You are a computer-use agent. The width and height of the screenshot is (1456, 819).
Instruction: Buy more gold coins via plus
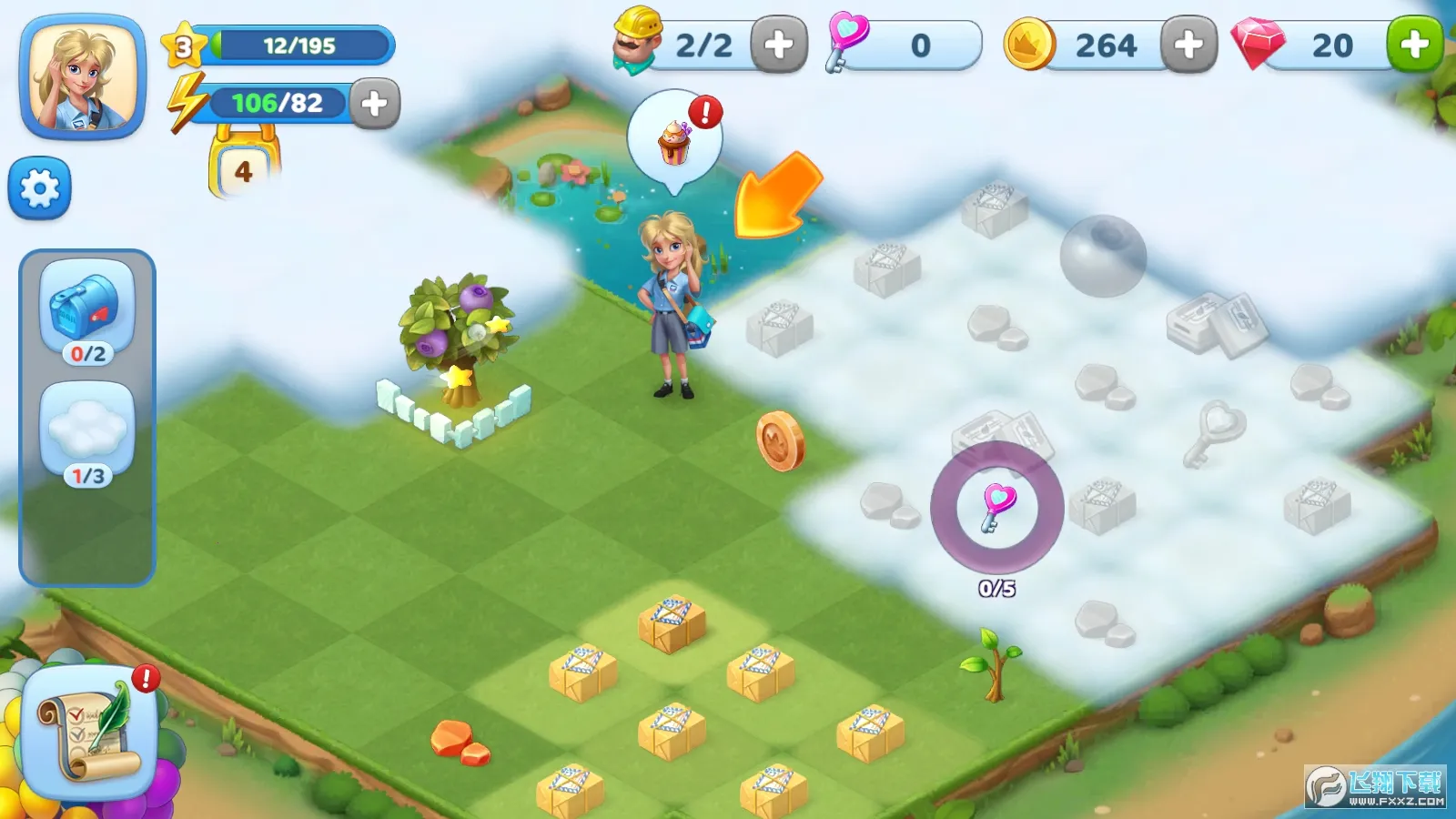point(1188,45)
